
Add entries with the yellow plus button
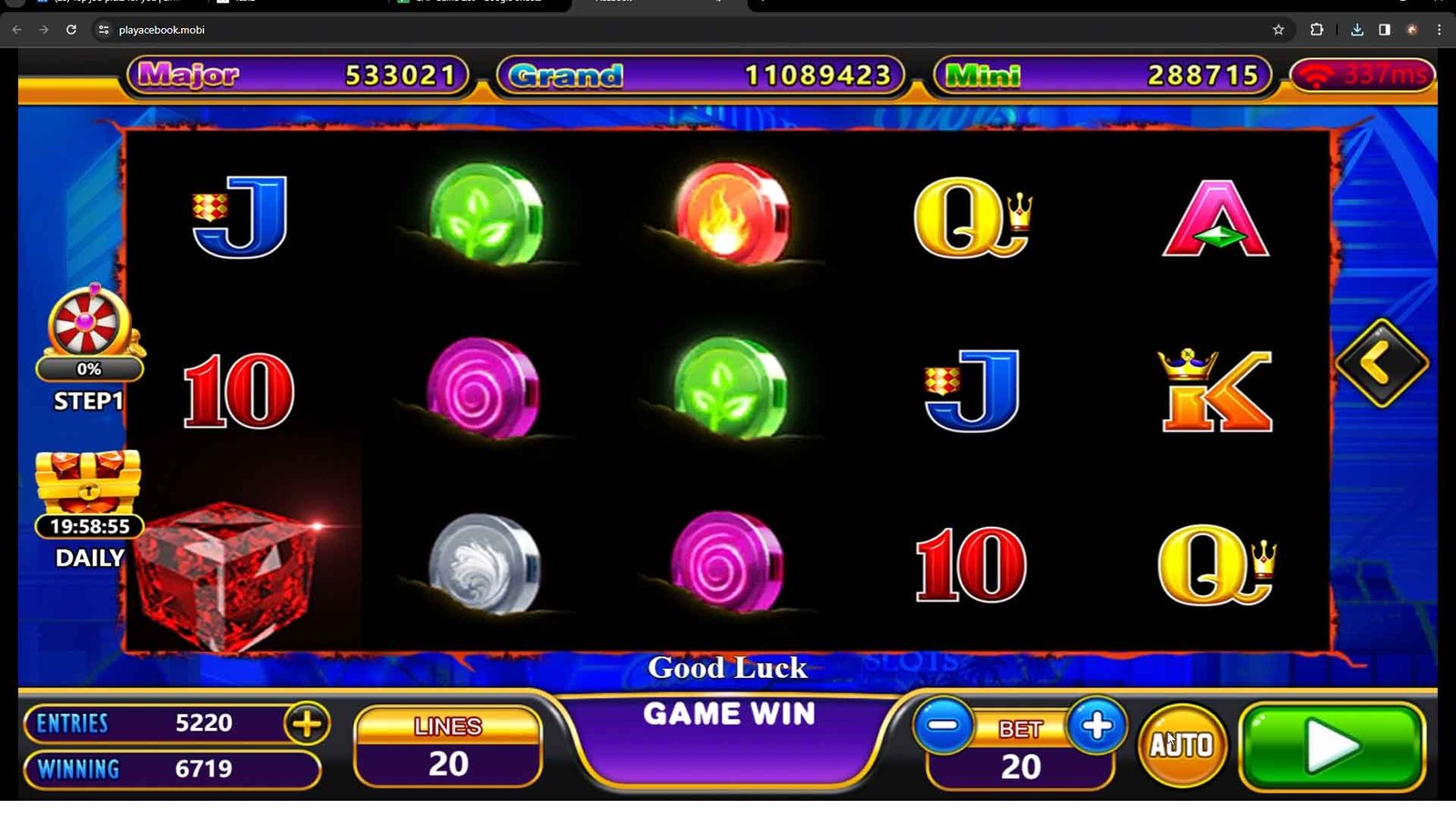307,723
